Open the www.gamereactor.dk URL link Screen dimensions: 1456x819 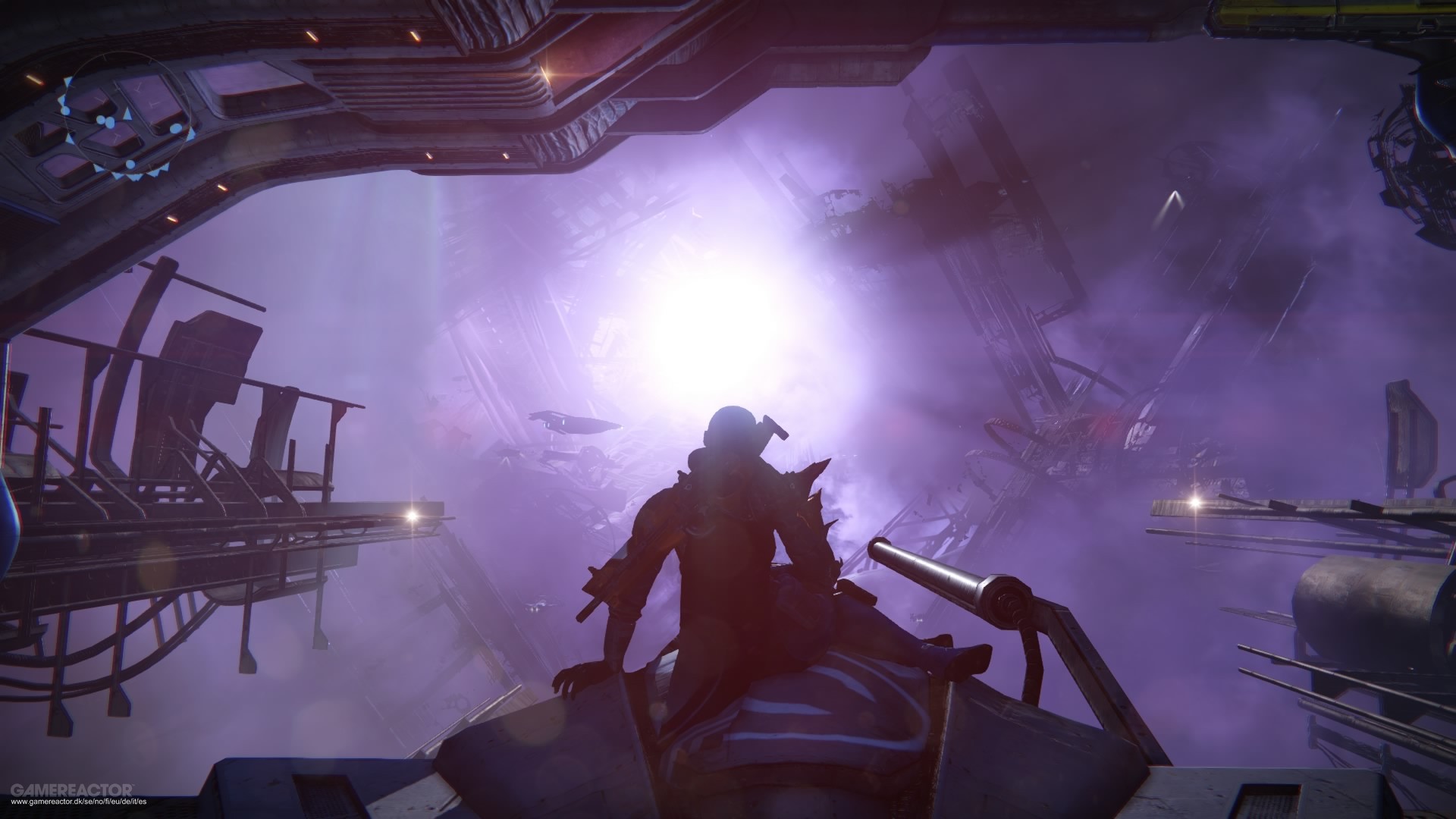coord(80,802)
